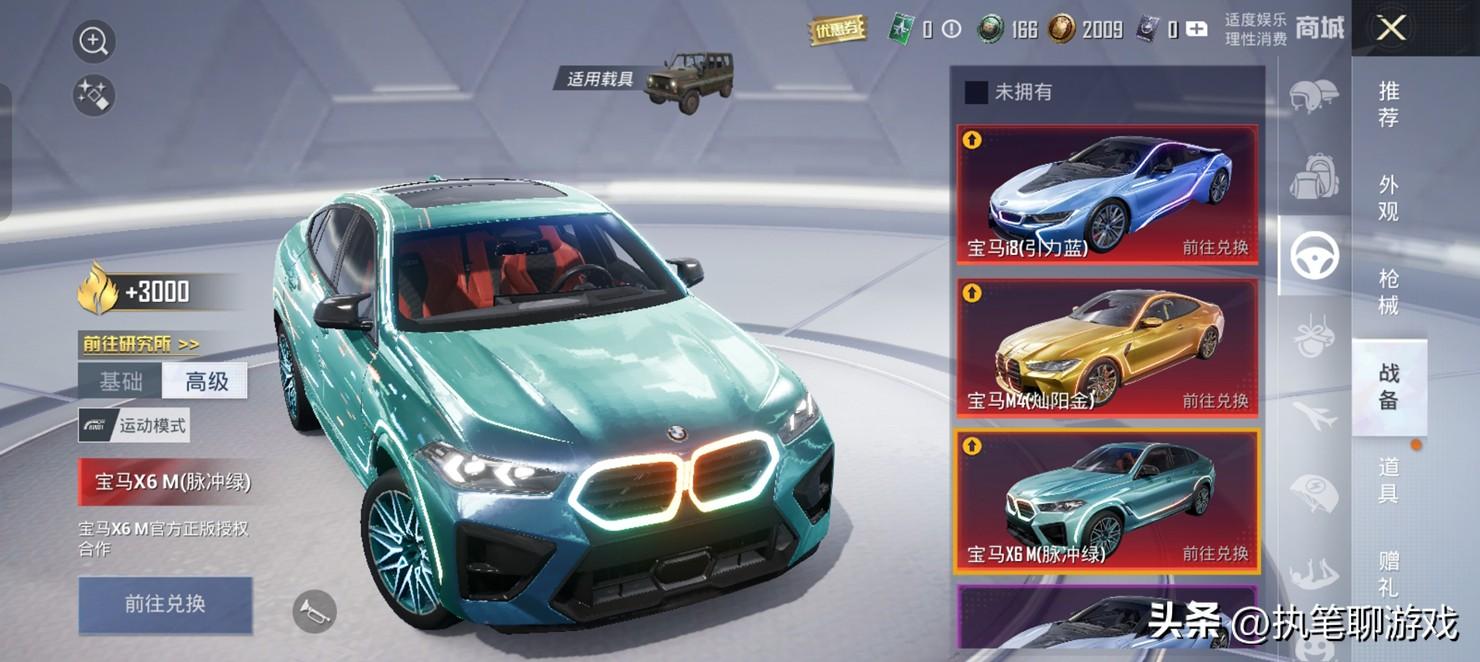Image resolution: width=1480 pixels, height=662 pixels.
Task: Click the magnifier zoom icon
Action: click(x=94, y=42)
